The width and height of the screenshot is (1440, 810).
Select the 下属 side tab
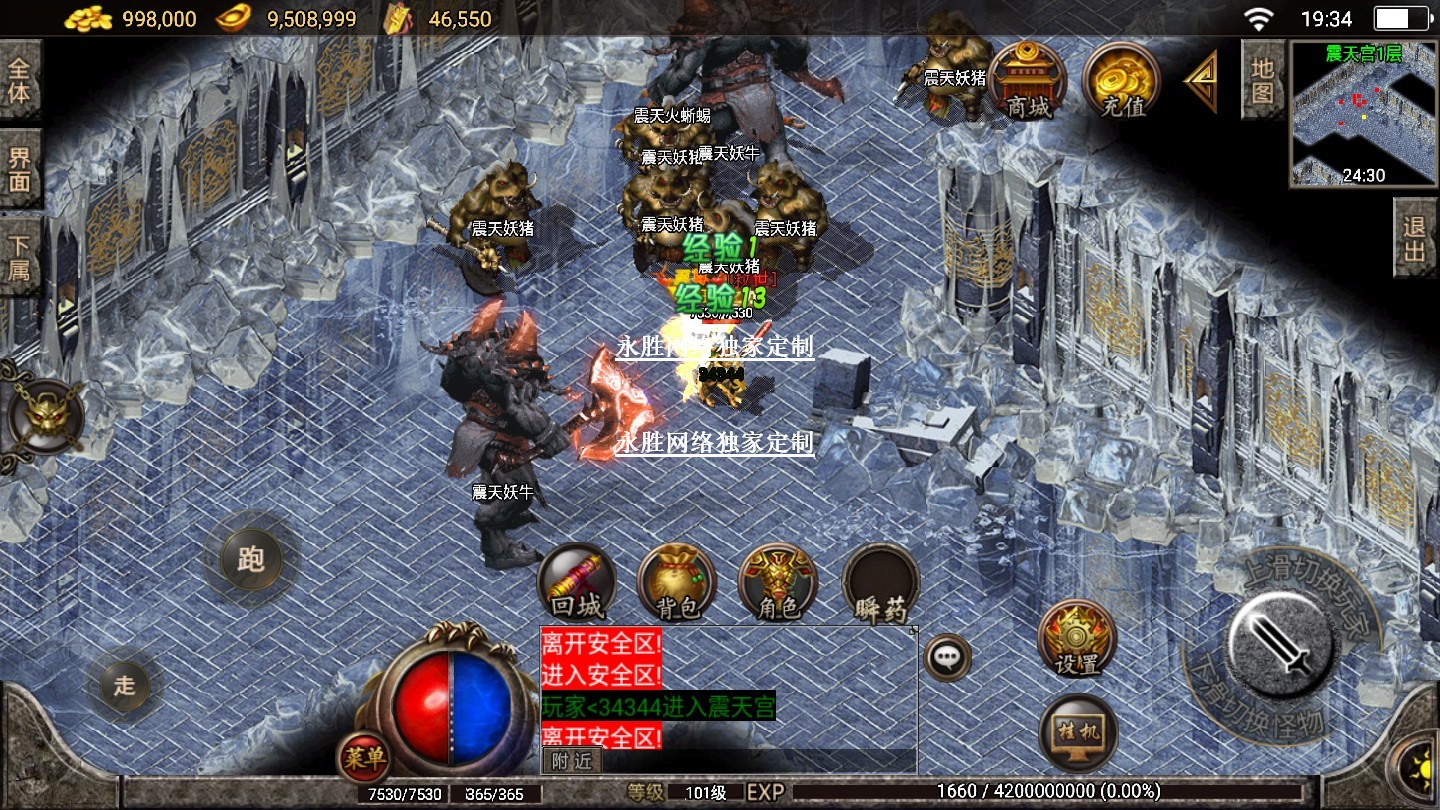pyautogui.click(x=20, y=257)
